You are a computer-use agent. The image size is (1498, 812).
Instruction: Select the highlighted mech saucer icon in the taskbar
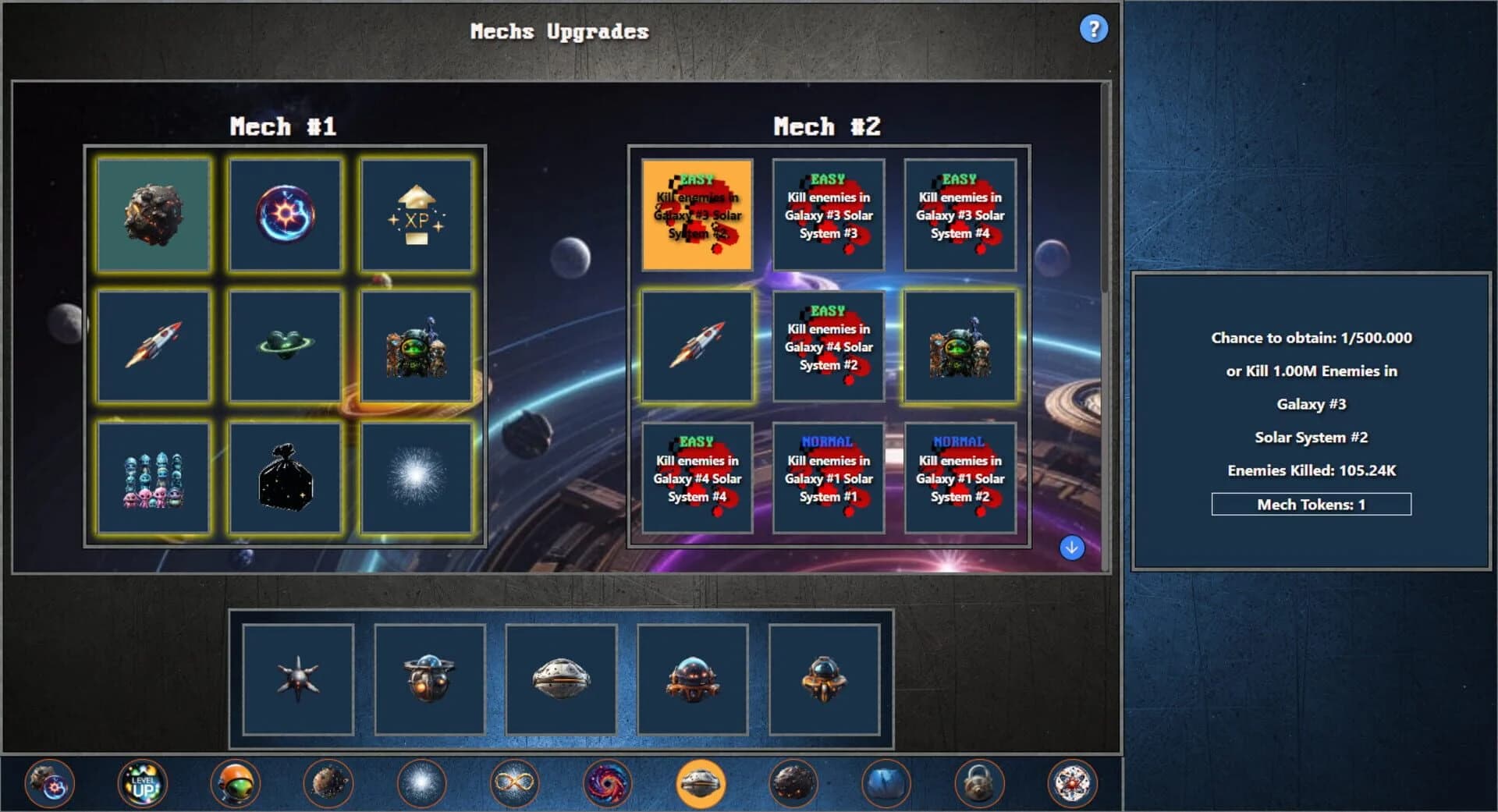pos(701,784)
